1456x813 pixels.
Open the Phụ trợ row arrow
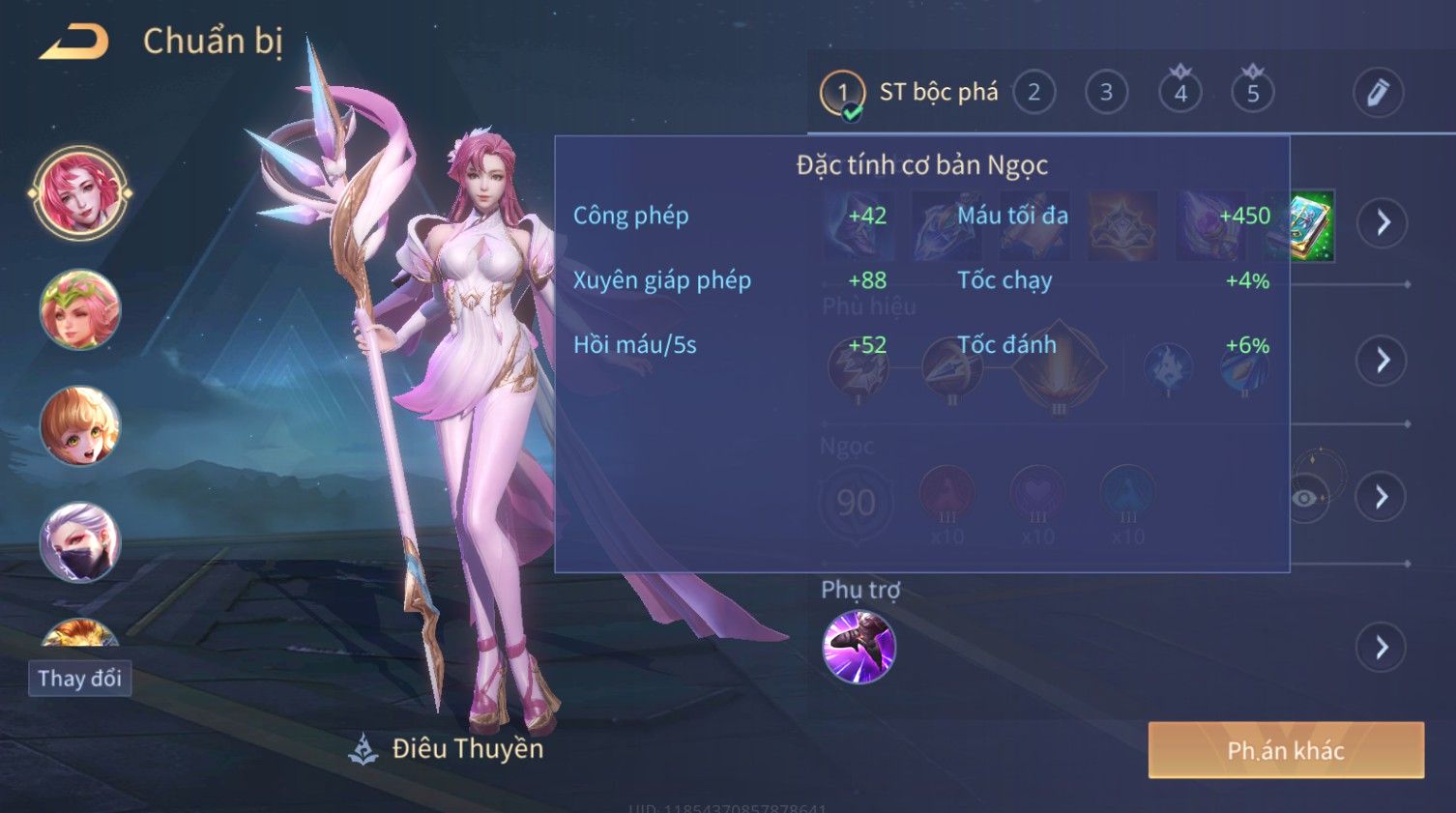point(1383,647)
